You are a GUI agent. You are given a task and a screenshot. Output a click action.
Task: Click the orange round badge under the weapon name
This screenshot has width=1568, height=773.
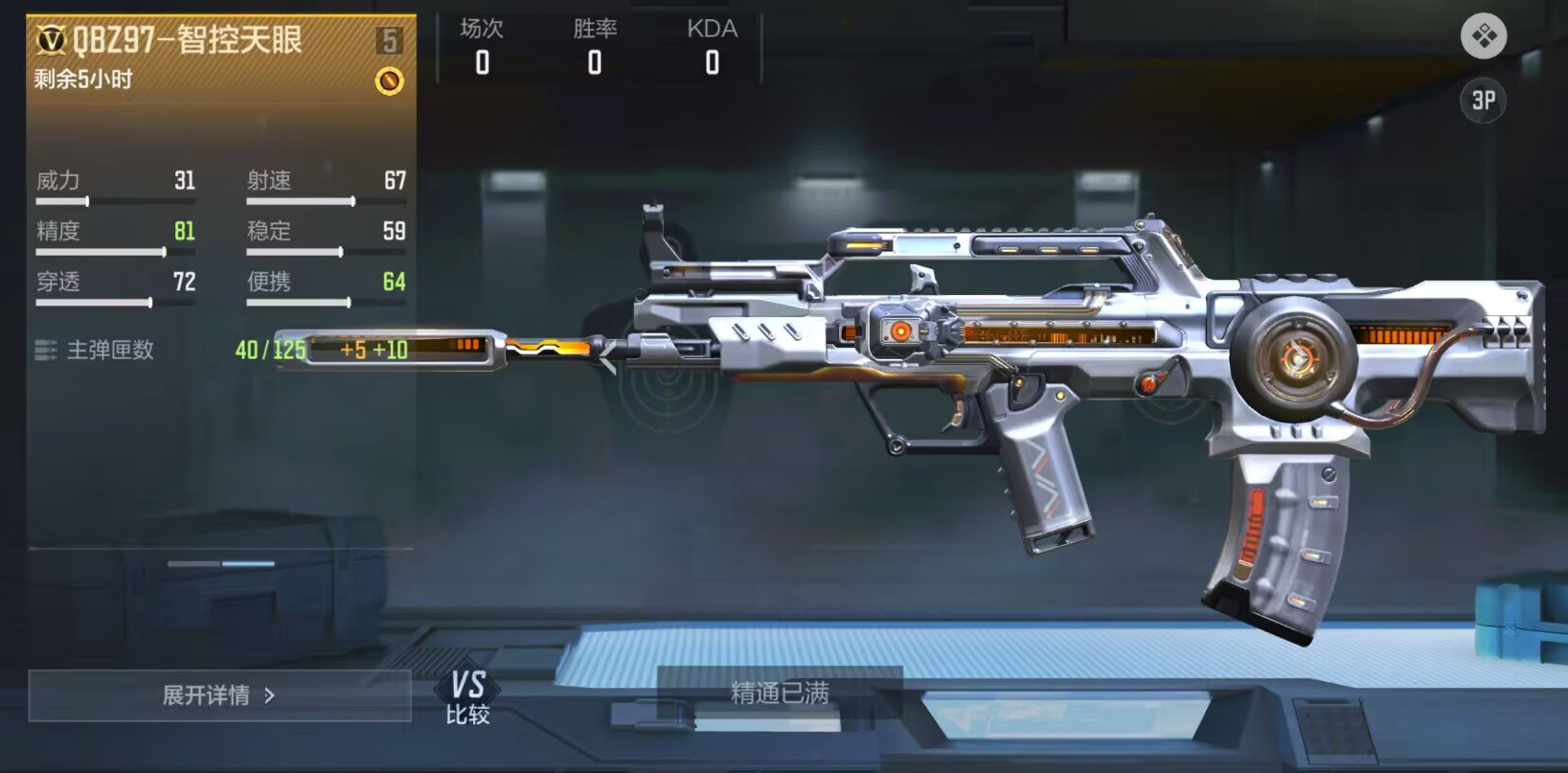389,80
